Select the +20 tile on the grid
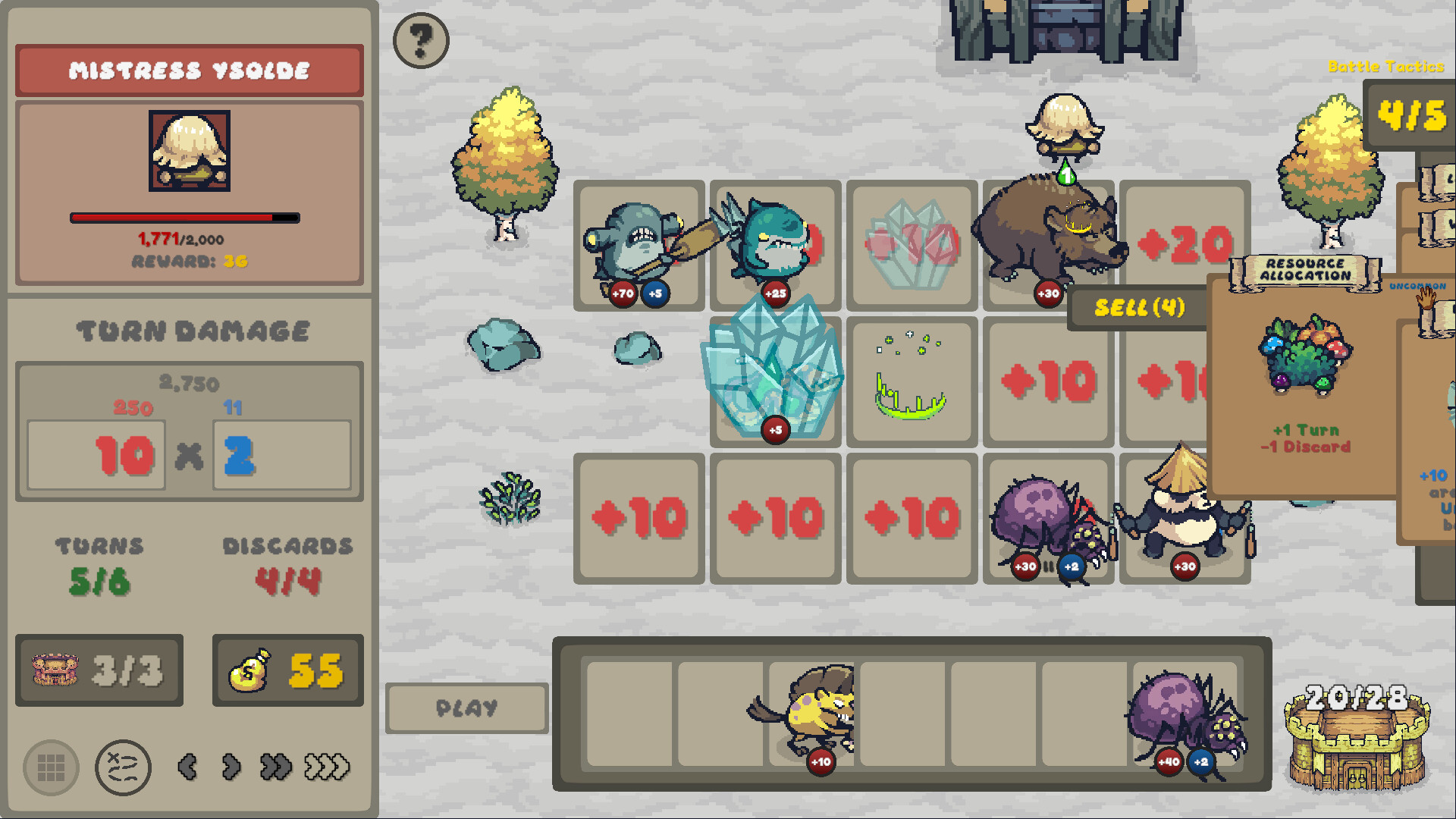Viewport: 1456px width, 819px height. (x=1186, y=243)
